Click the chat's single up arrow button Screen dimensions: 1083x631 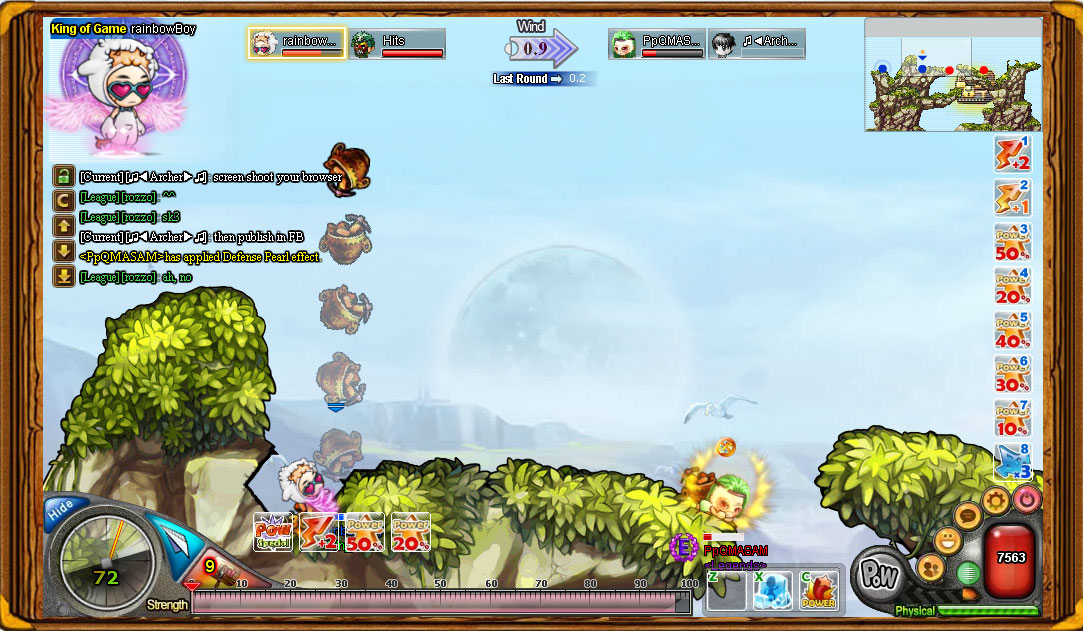coord(63,226)
